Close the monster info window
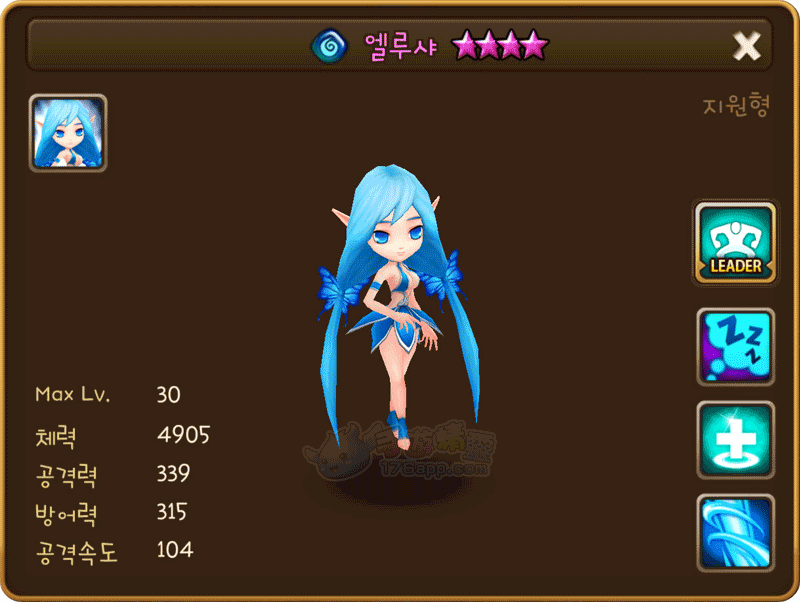800x602 pixels. pos(746,46)
